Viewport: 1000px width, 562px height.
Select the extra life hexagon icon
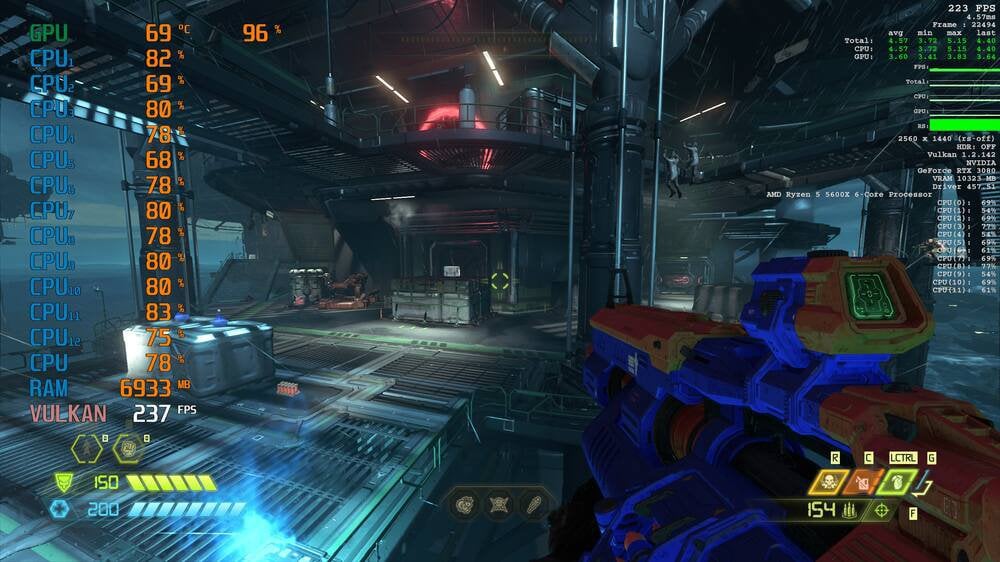click(85, 449)
